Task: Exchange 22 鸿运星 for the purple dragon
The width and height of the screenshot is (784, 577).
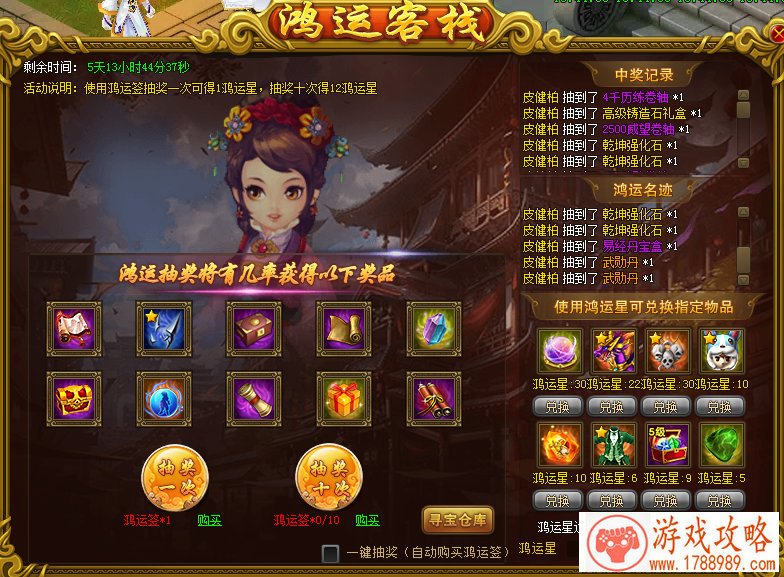Action: point(612,407)
